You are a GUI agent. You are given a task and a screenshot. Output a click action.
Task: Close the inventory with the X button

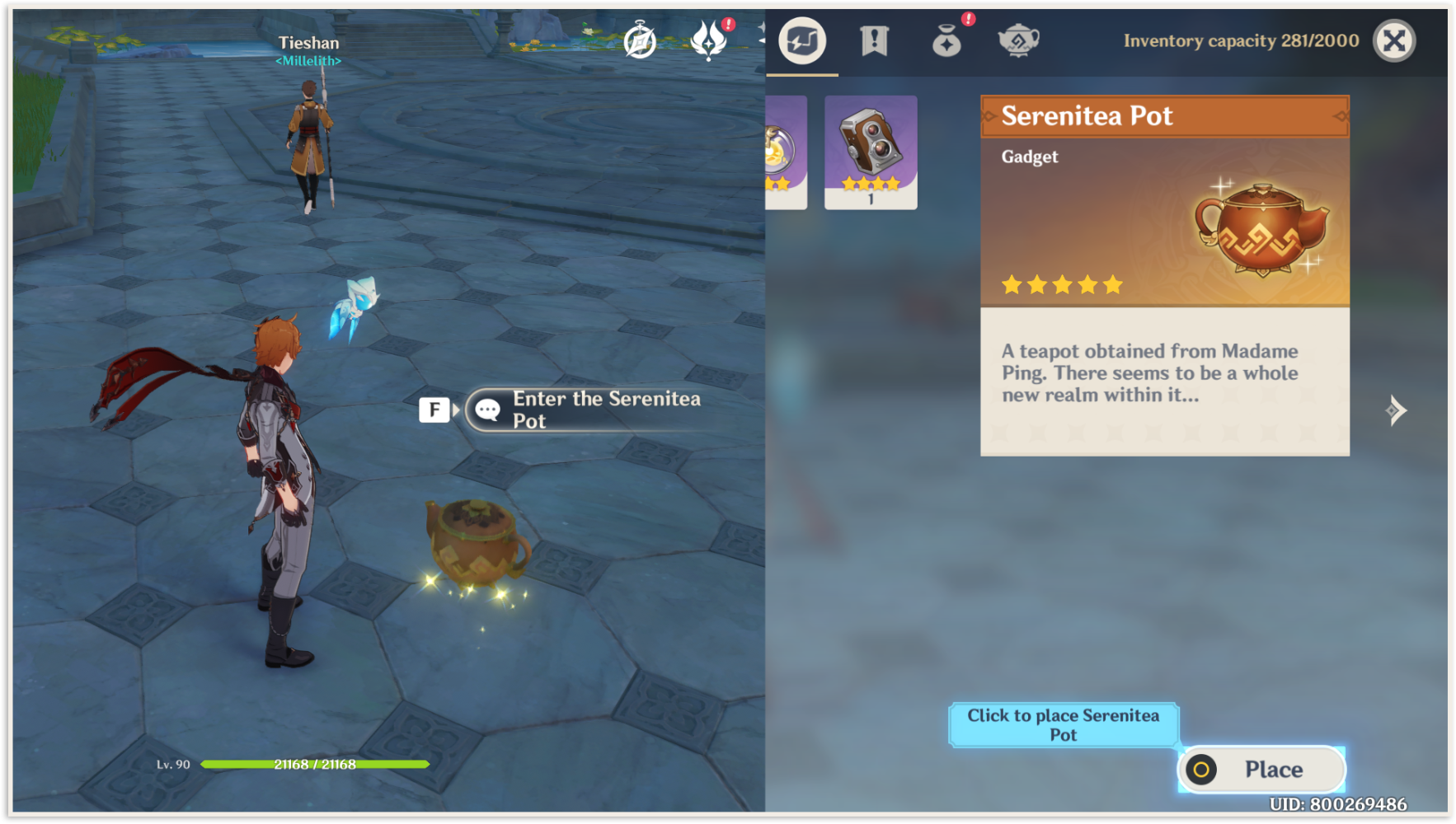click(x=1394, y=40)
